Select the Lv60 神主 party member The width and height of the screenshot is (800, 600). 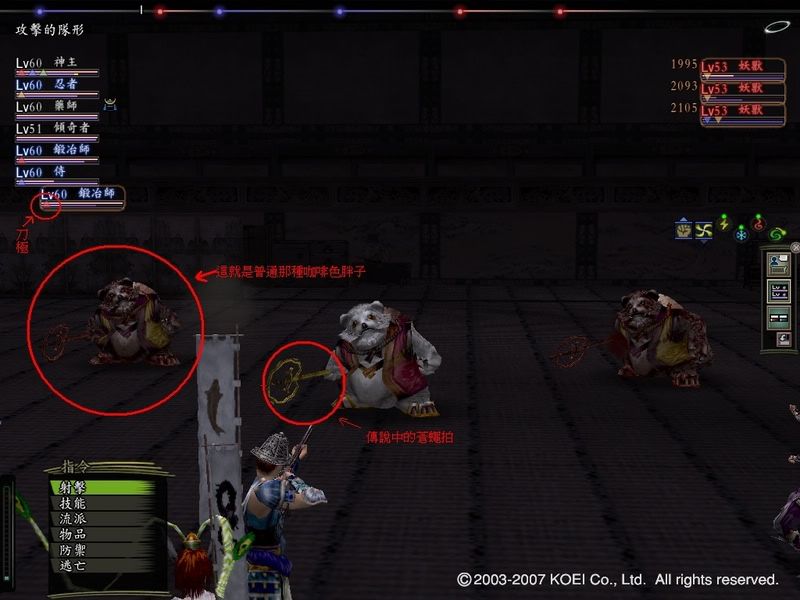57,63
